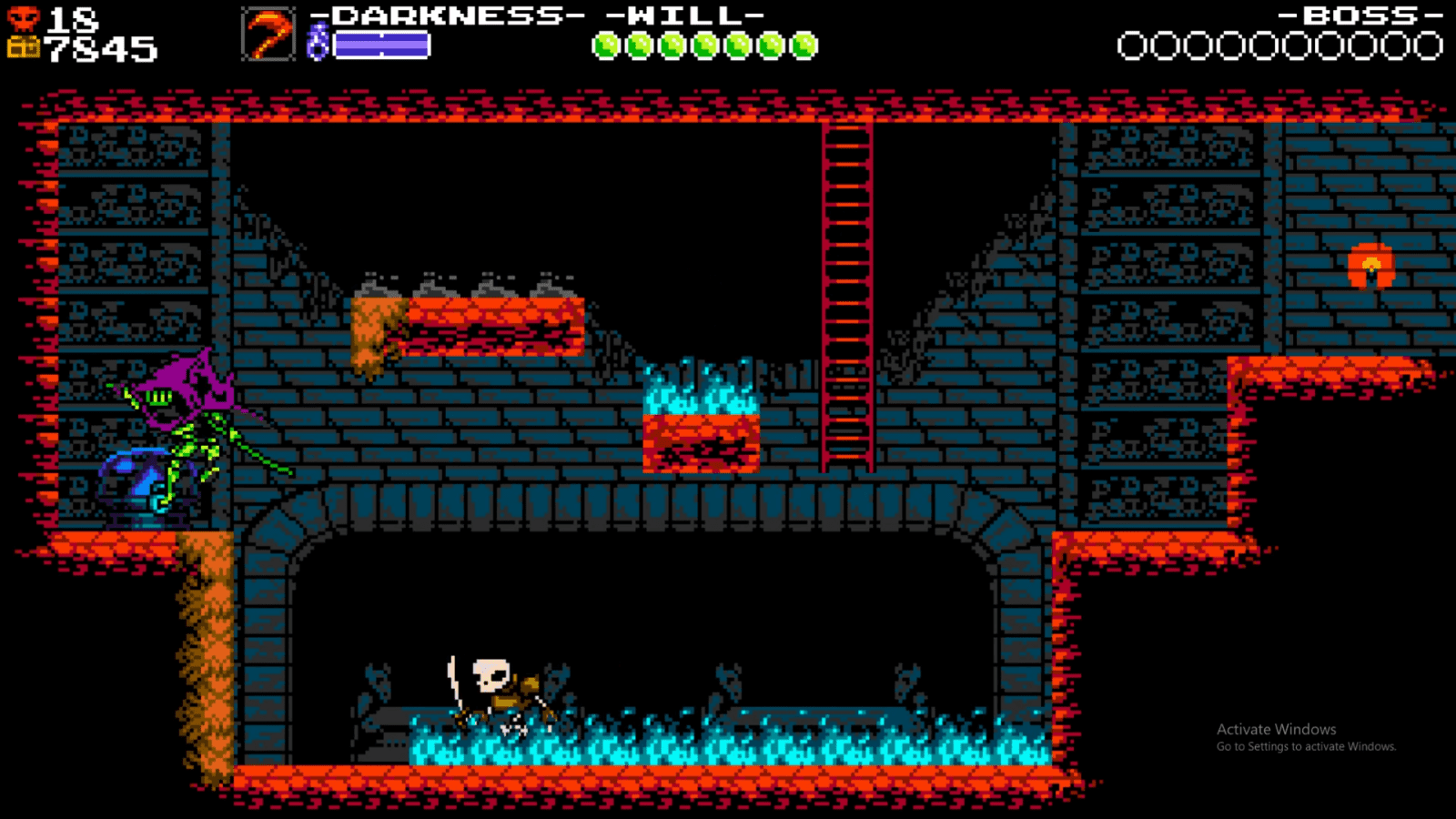The image size is (1456, 819).
Task: Click the red ladder in the center
Action: (844, 291)
